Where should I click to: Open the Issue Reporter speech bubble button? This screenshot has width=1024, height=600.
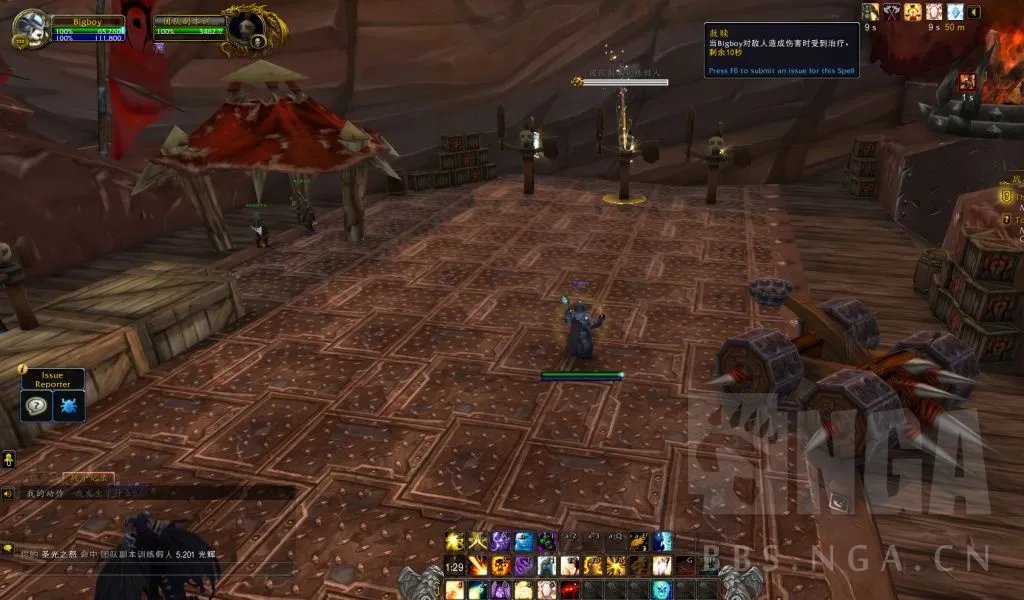pos(36,406)
